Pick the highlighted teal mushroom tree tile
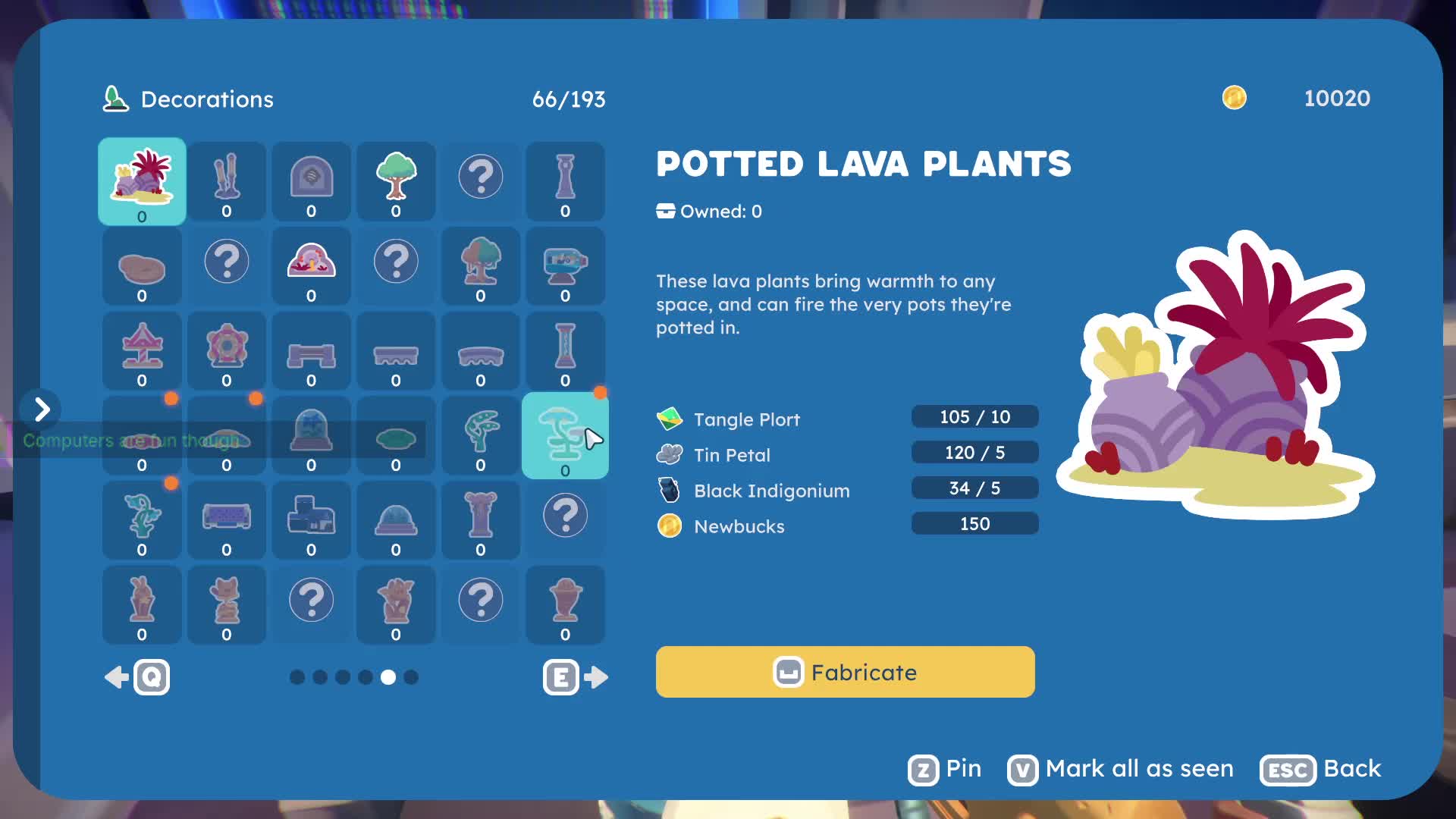1456x819 pixels. pyautogui.click(x=564, y=435)
